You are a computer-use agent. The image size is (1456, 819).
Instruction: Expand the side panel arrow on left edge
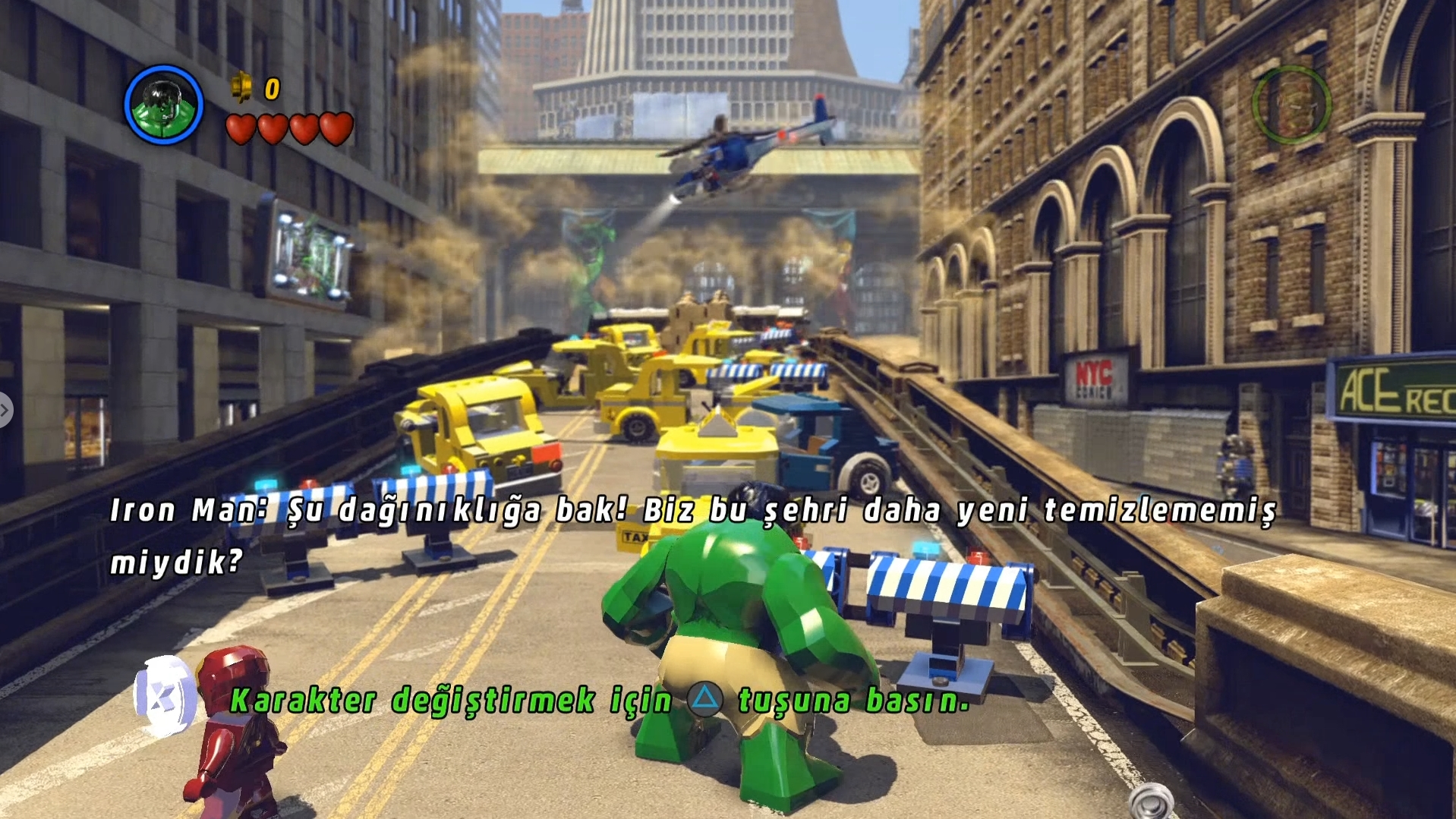click(x=5, y=411)
